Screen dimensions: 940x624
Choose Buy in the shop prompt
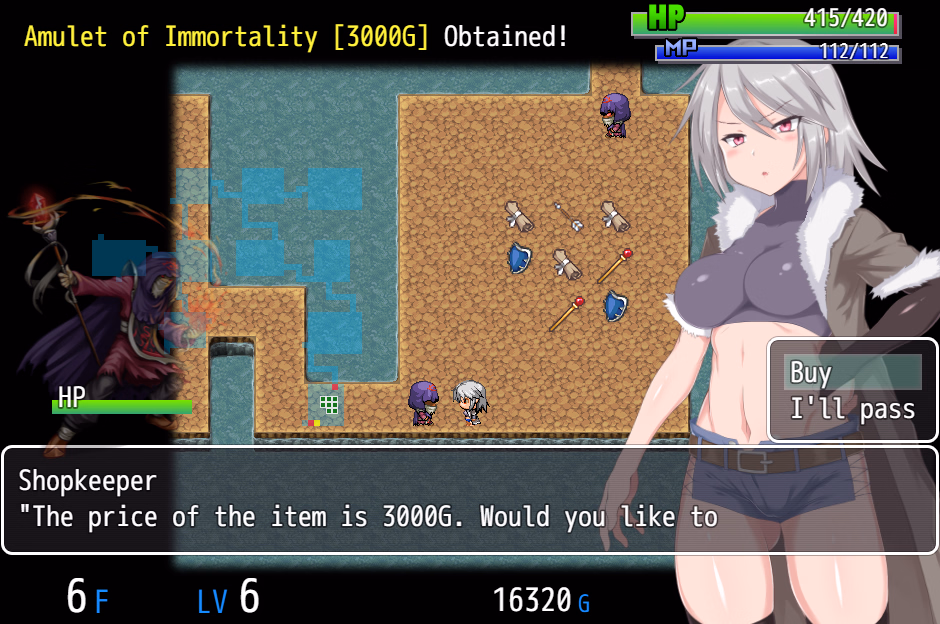pyautogui.click(x=852, y=373)
